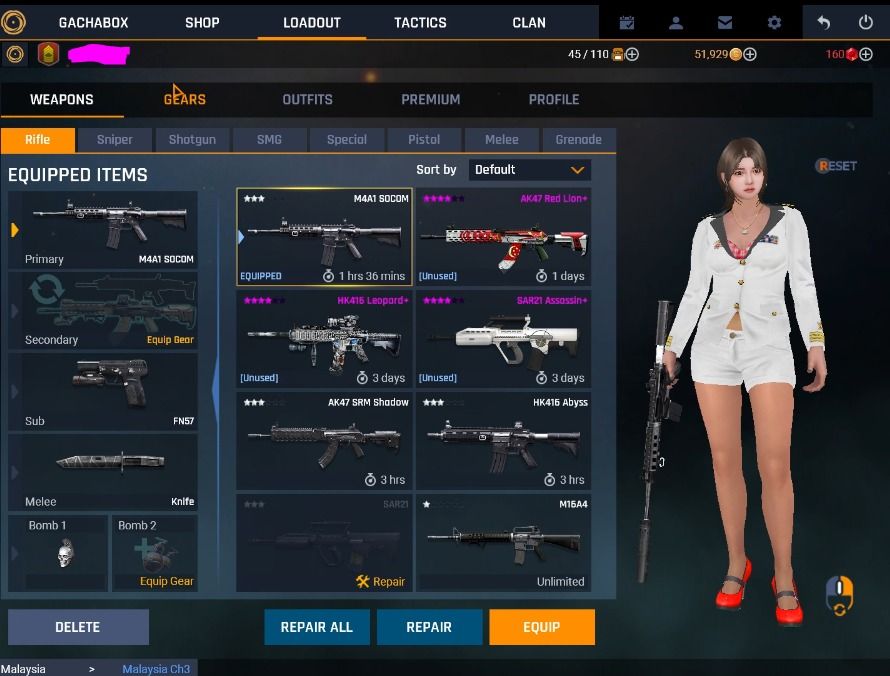Click the orange Equip button
This screenshot has height=676, width=890.
coord(541,627)
